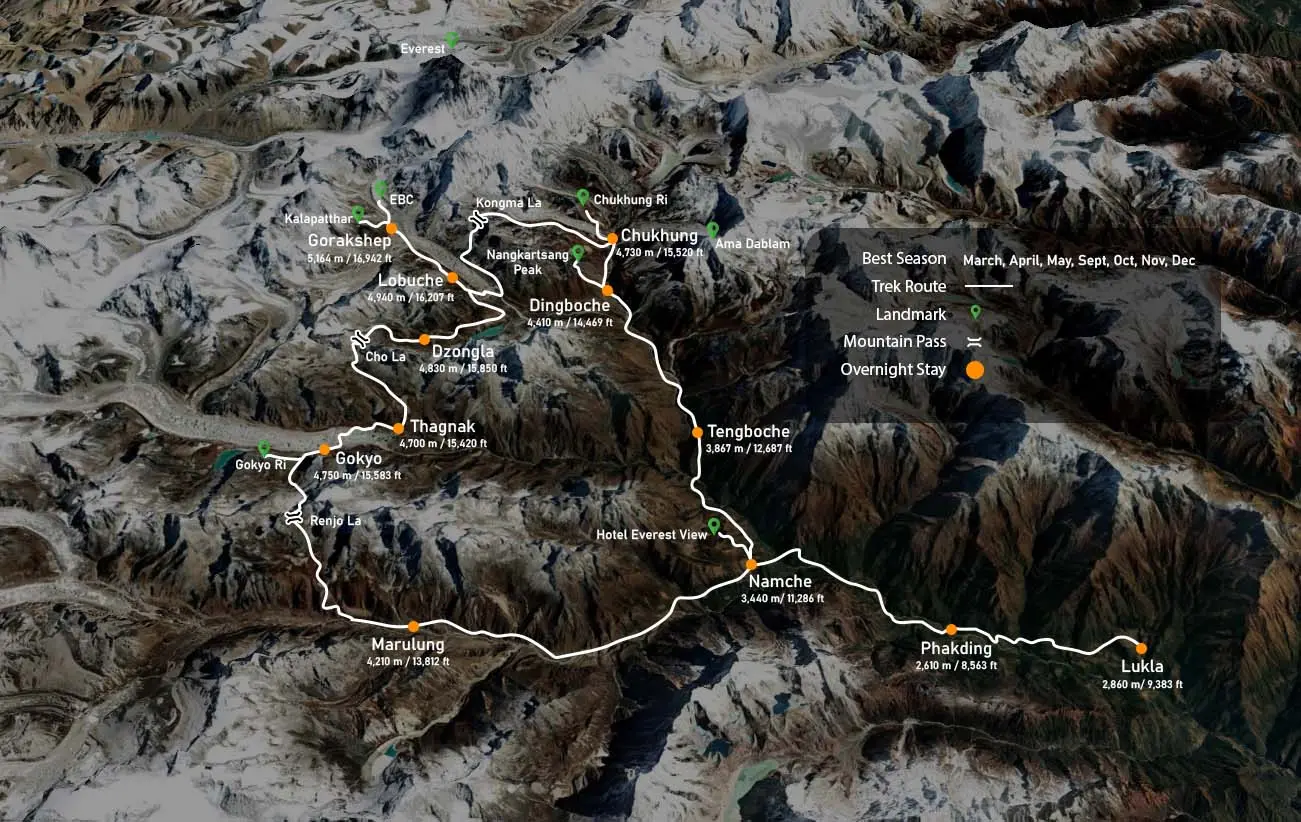Click the Cho La mountain pass icon

(x=356, y=340)
